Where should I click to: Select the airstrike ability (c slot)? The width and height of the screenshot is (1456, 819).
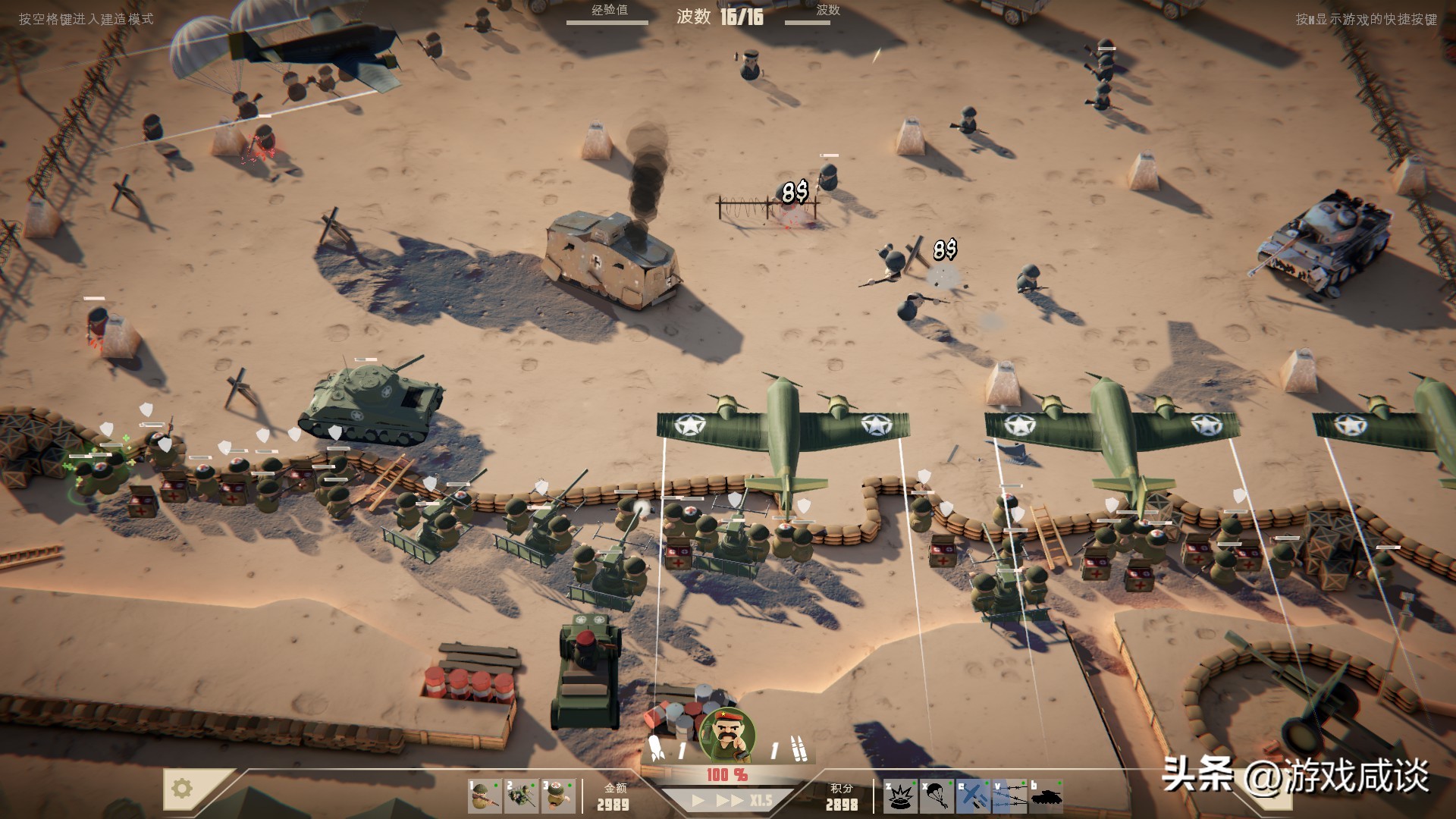point(973,796)
